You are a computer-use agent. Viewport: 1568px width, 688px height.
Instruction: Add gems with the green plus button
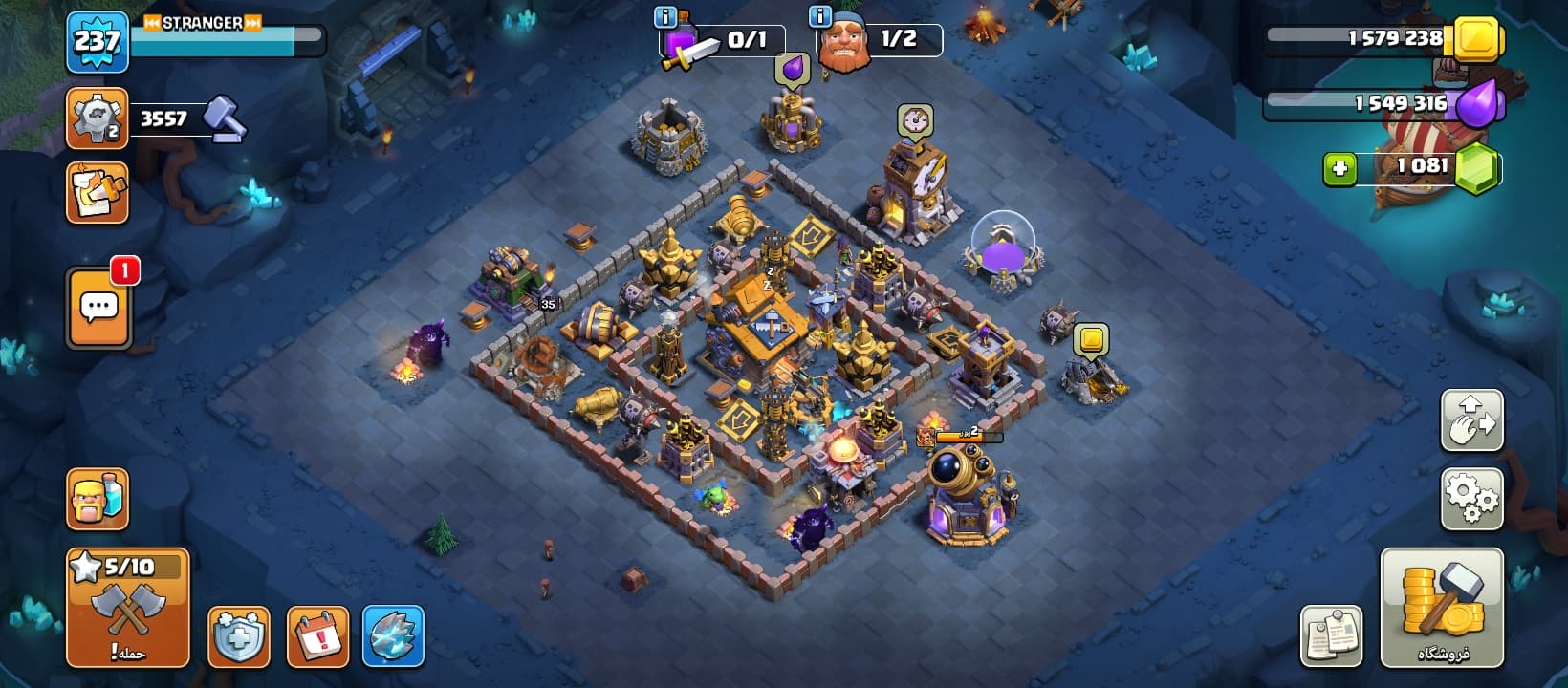tap(1339, 169)
